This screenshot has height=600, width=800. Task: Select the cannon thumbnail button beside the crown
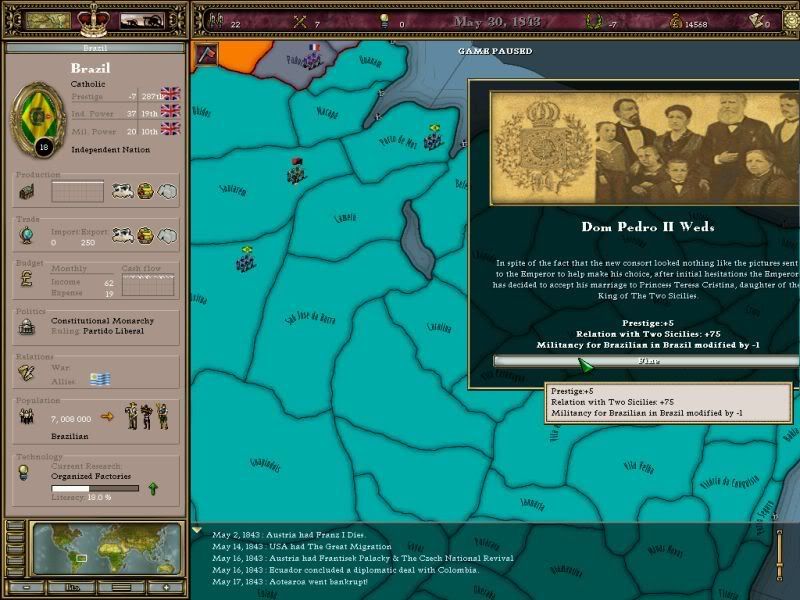(x=143, y=20)
